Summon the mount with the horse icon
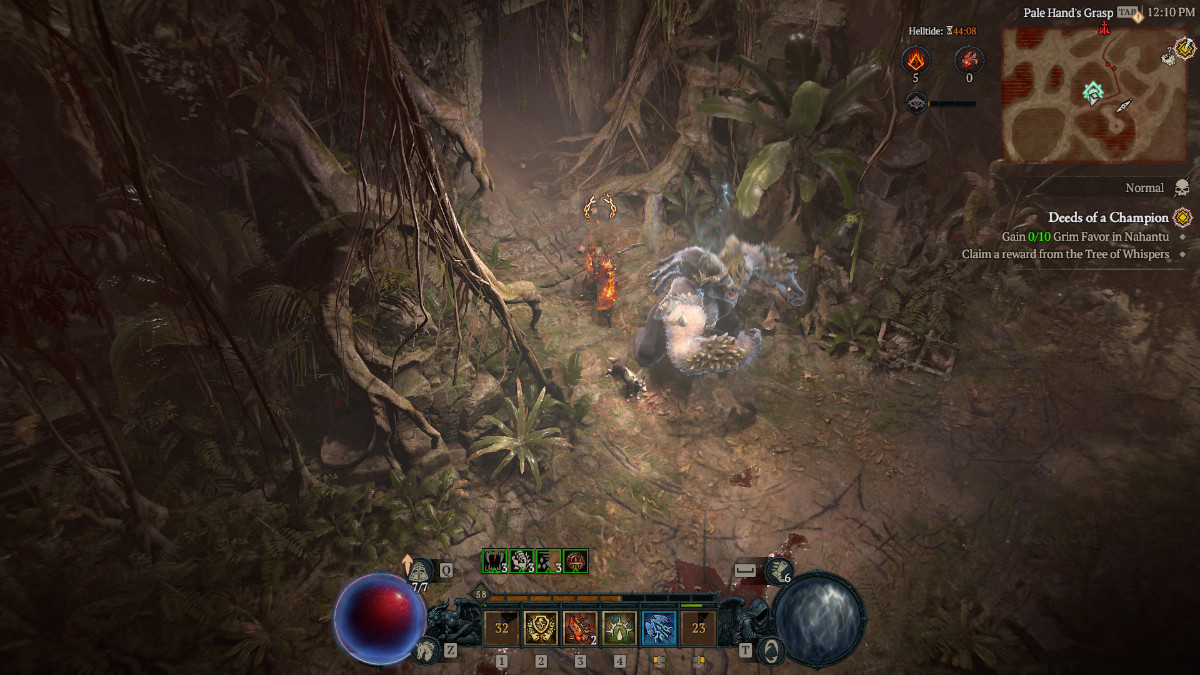 (x=427, y=650)
